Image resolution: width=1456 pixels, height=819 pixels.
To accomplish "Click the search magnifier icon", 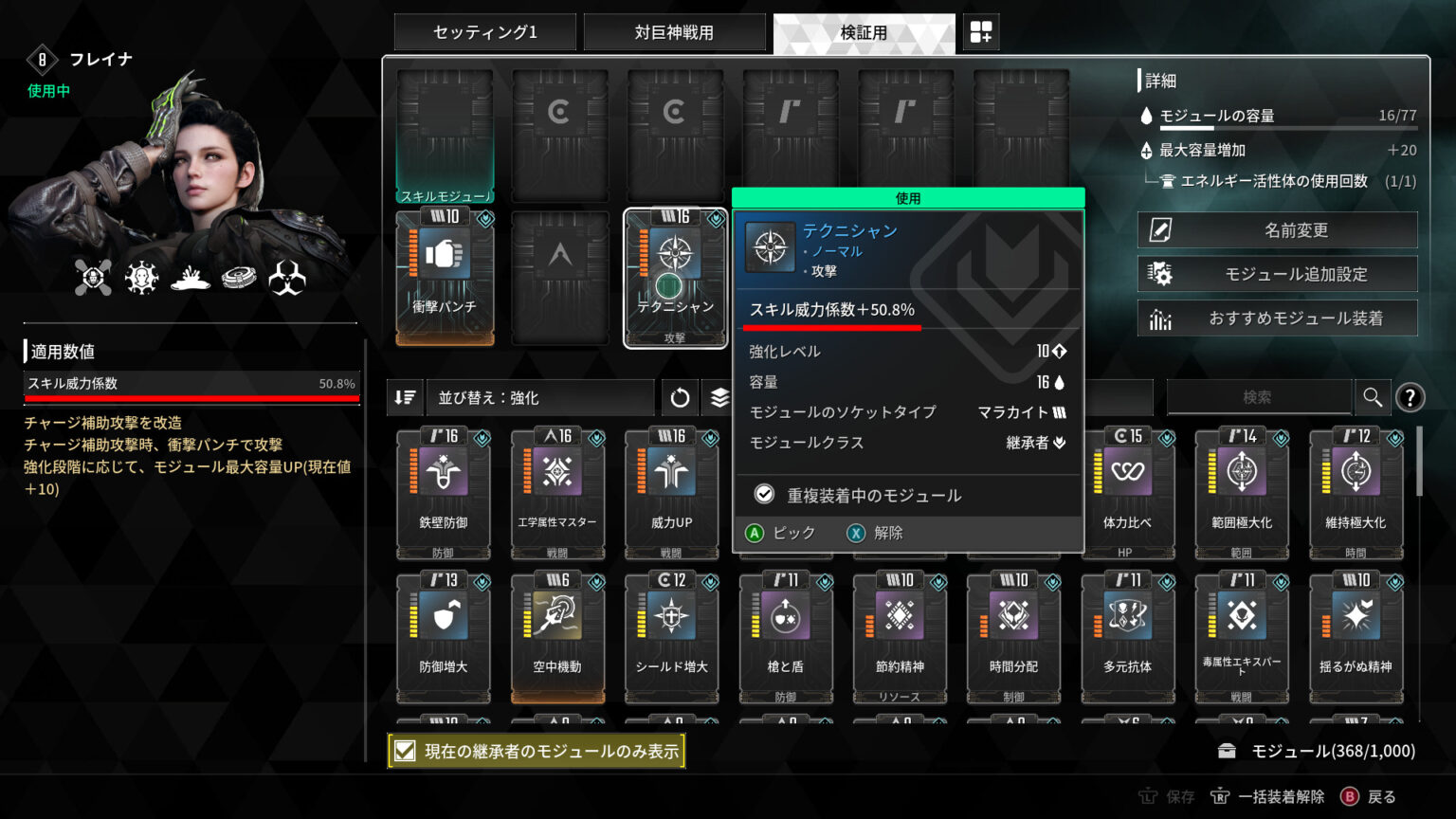I will tap(1373, 397).
